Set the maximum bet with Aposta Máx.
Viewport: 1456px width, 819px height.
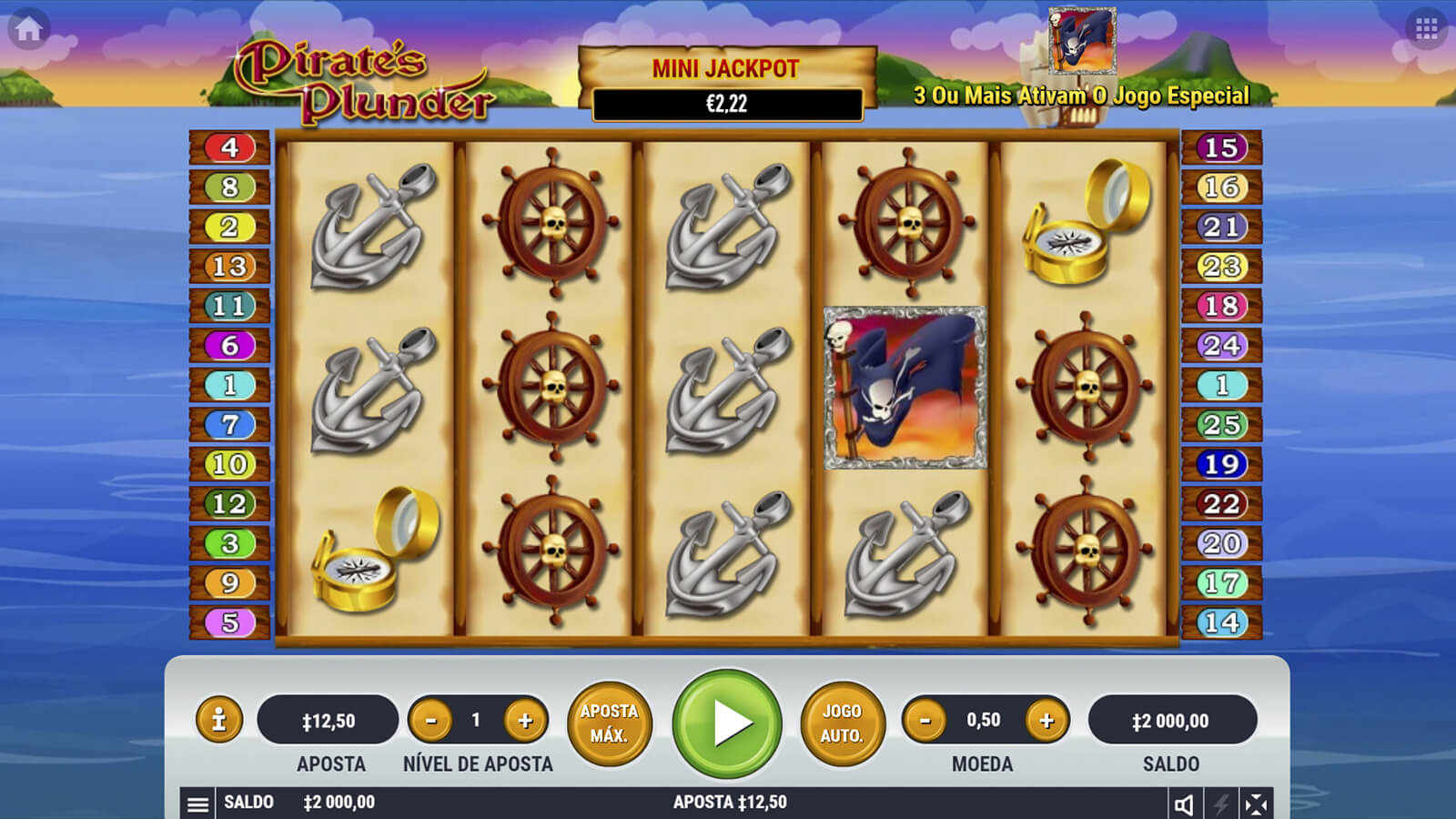609,723
